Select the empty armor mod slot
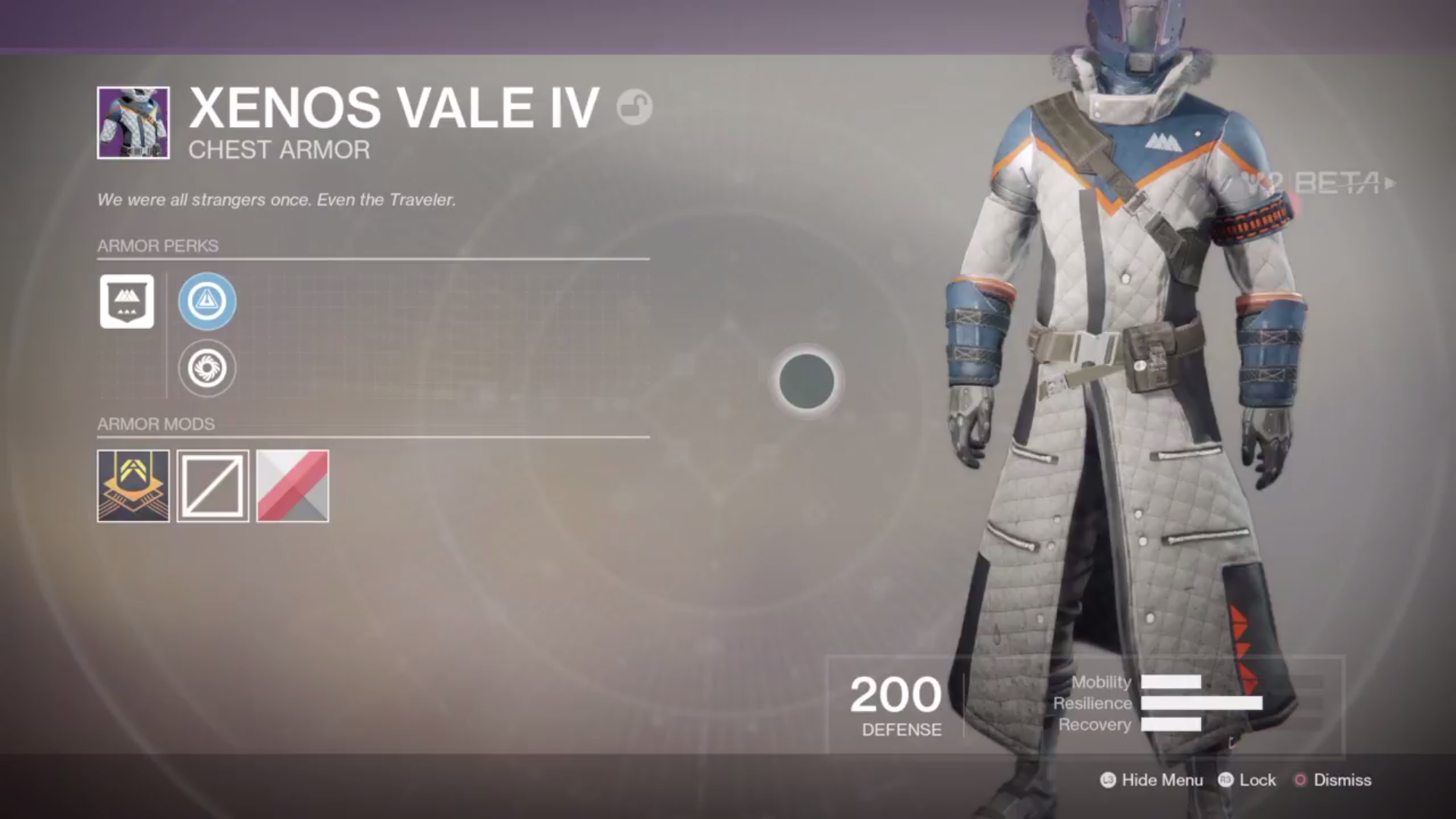Image resolution: width=1456 pixels, height=819 pixels. pos(212,486)
